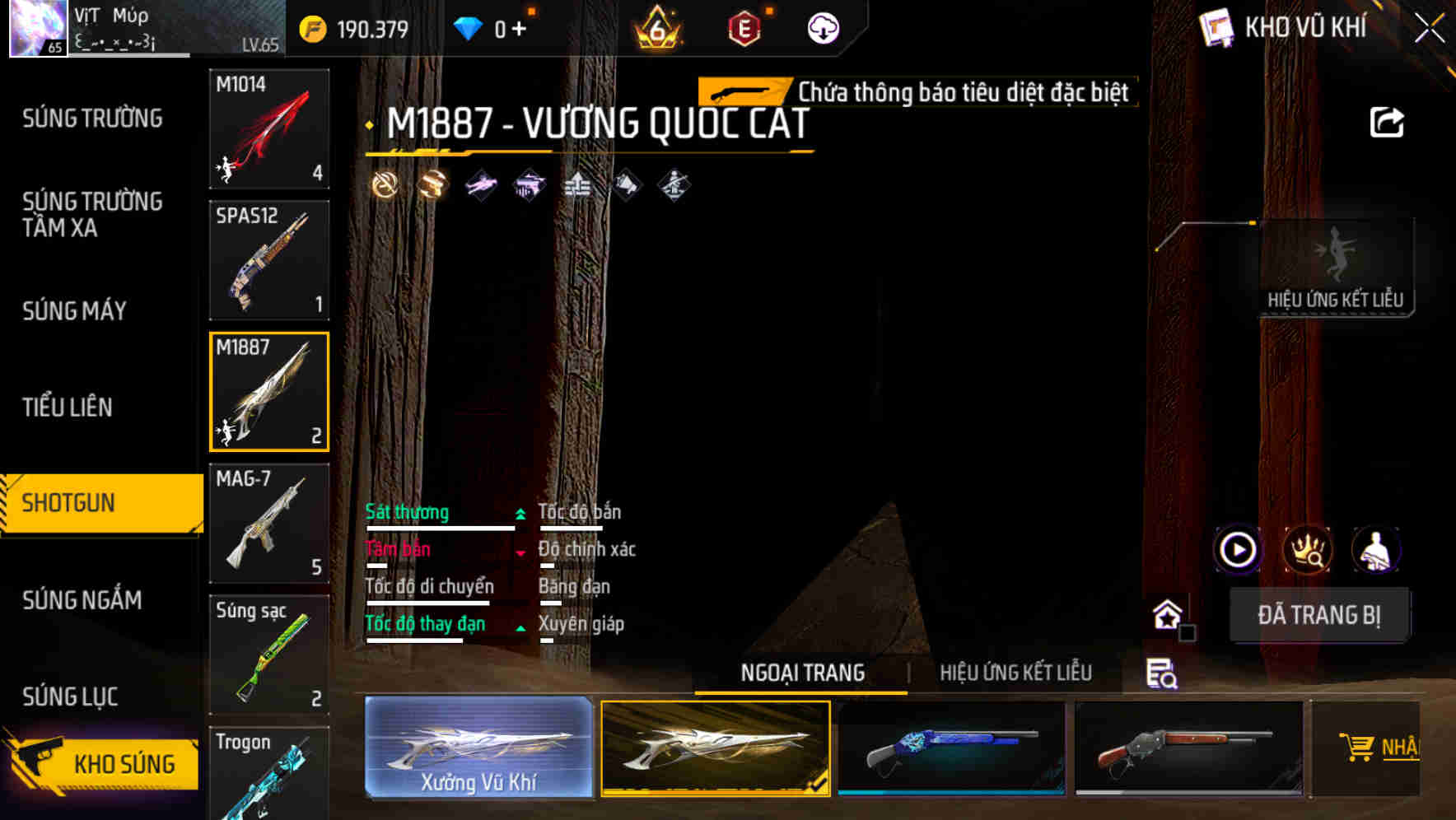Select the MAG-7 weapon thumbnail
1456x820 pixels.
(269, 522)
